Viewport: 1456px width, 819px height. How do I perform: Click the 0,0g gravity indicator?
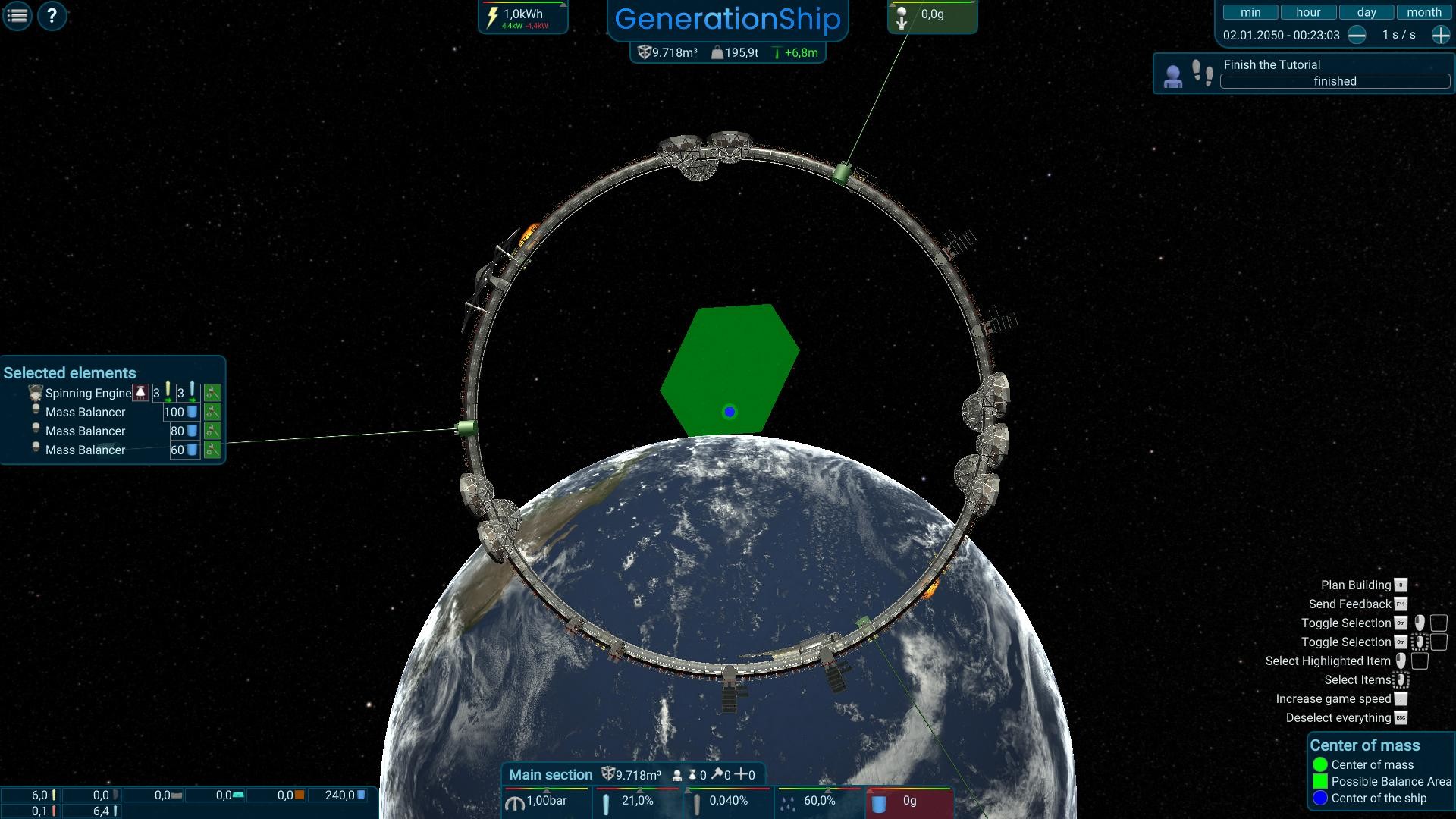coord(932,15)
